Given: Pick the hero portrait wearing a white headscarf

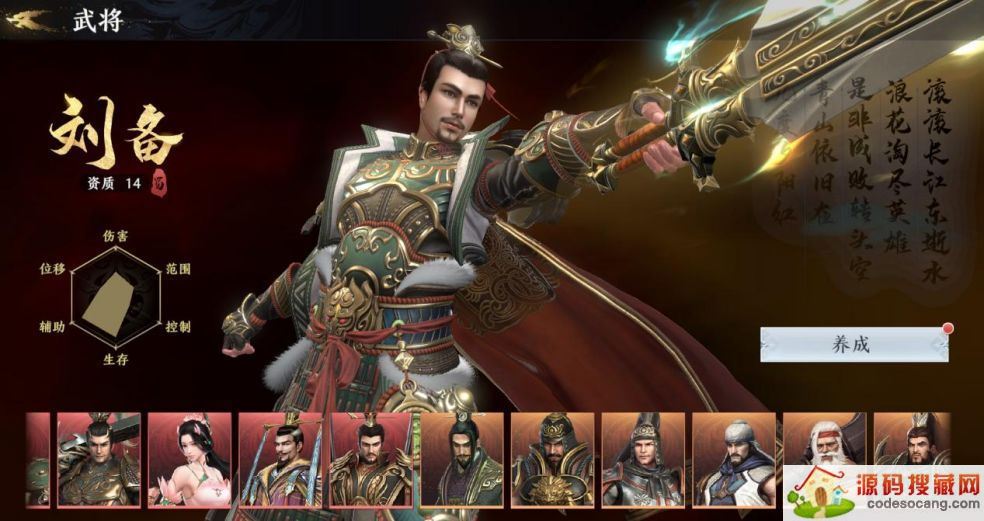Looking at the screenshot, I should point(733,457).
